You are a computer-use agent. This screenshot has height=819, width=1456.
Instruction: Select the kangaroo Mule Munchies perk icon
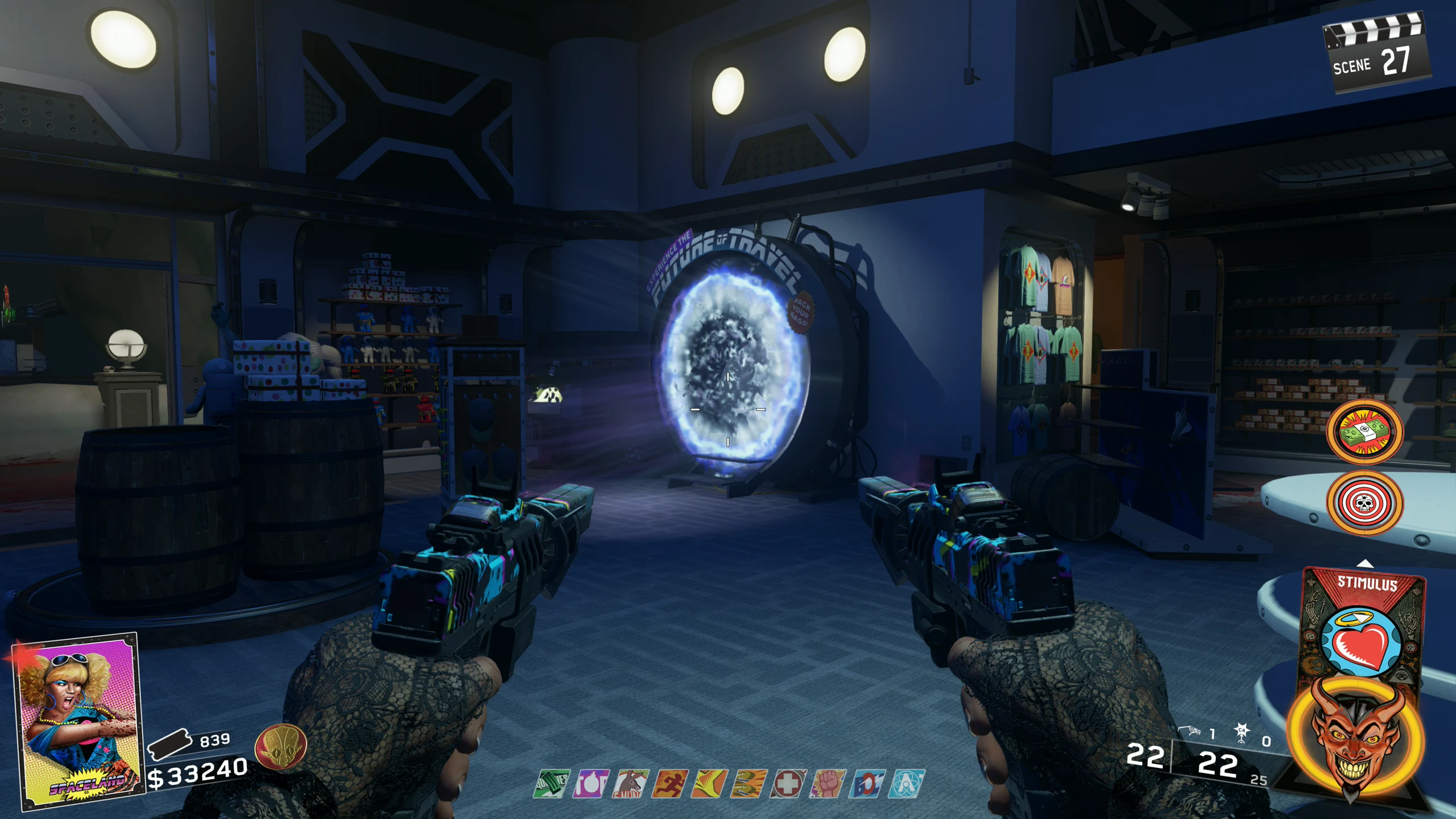coord(631,784)
